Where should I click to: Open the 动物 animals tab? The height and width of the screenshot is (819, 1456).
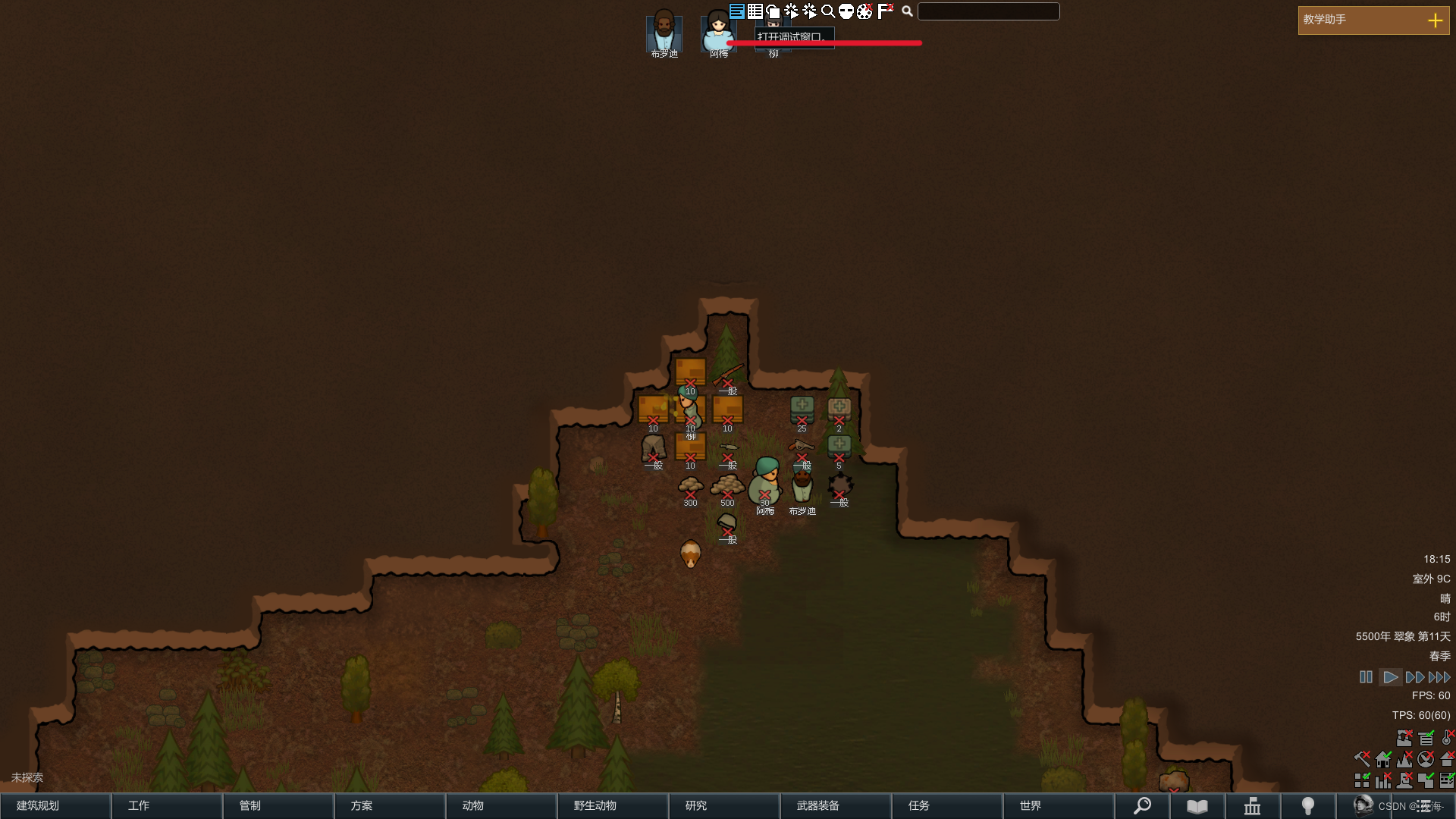pos(501,805)
